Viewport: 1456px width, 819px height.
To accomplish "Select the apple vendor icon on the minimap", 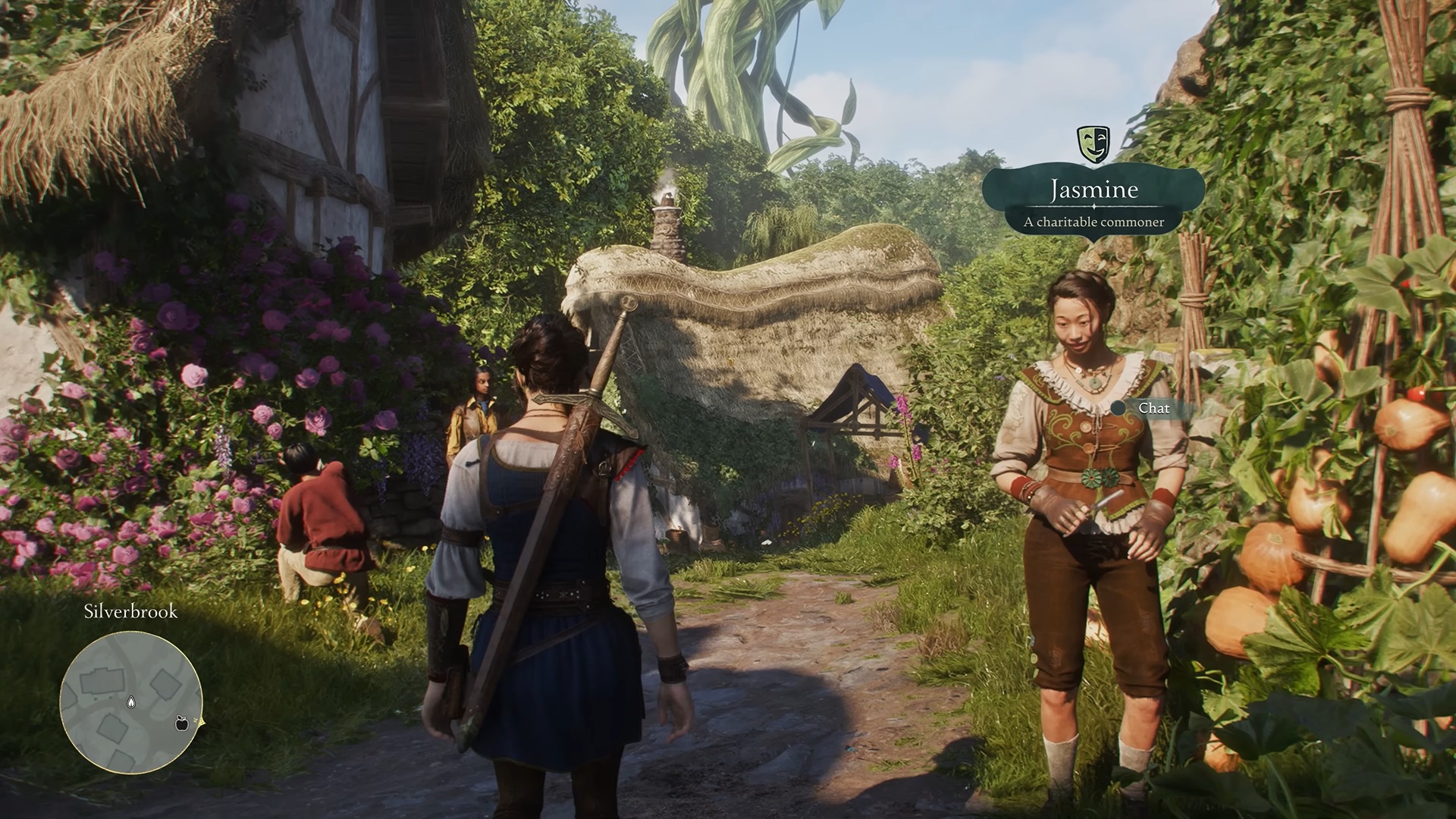I will pos(181,724).
